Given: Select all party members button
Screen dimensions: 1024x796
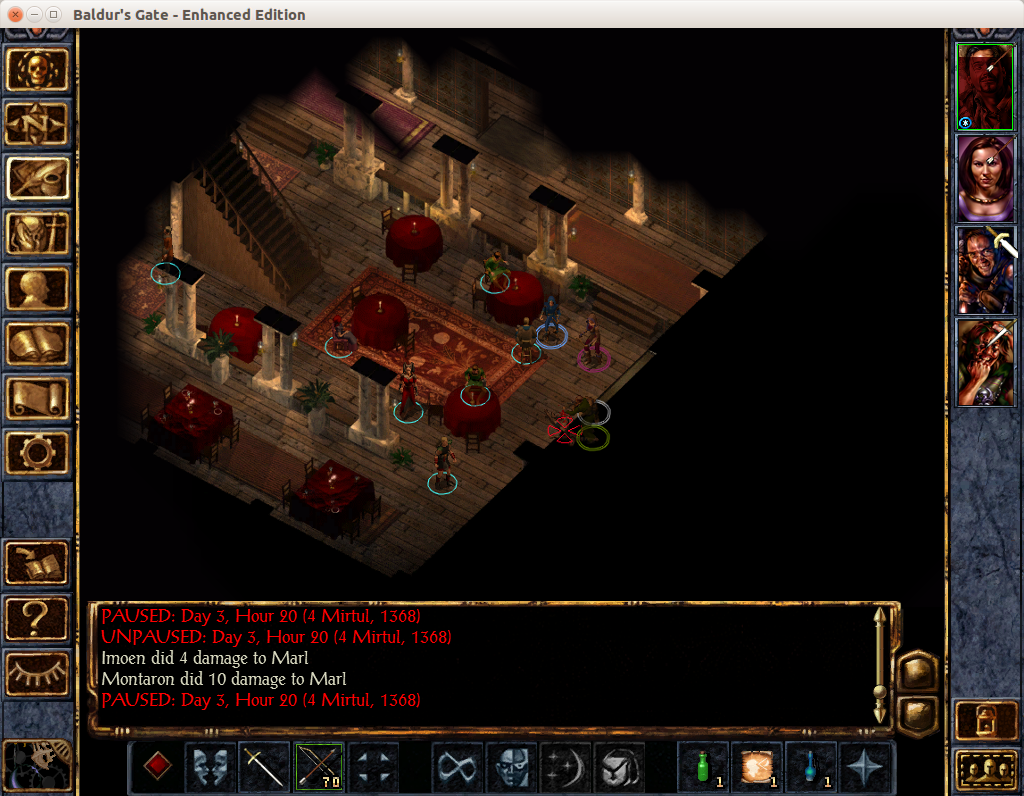Looking at the screenshot, I should 986,768.
